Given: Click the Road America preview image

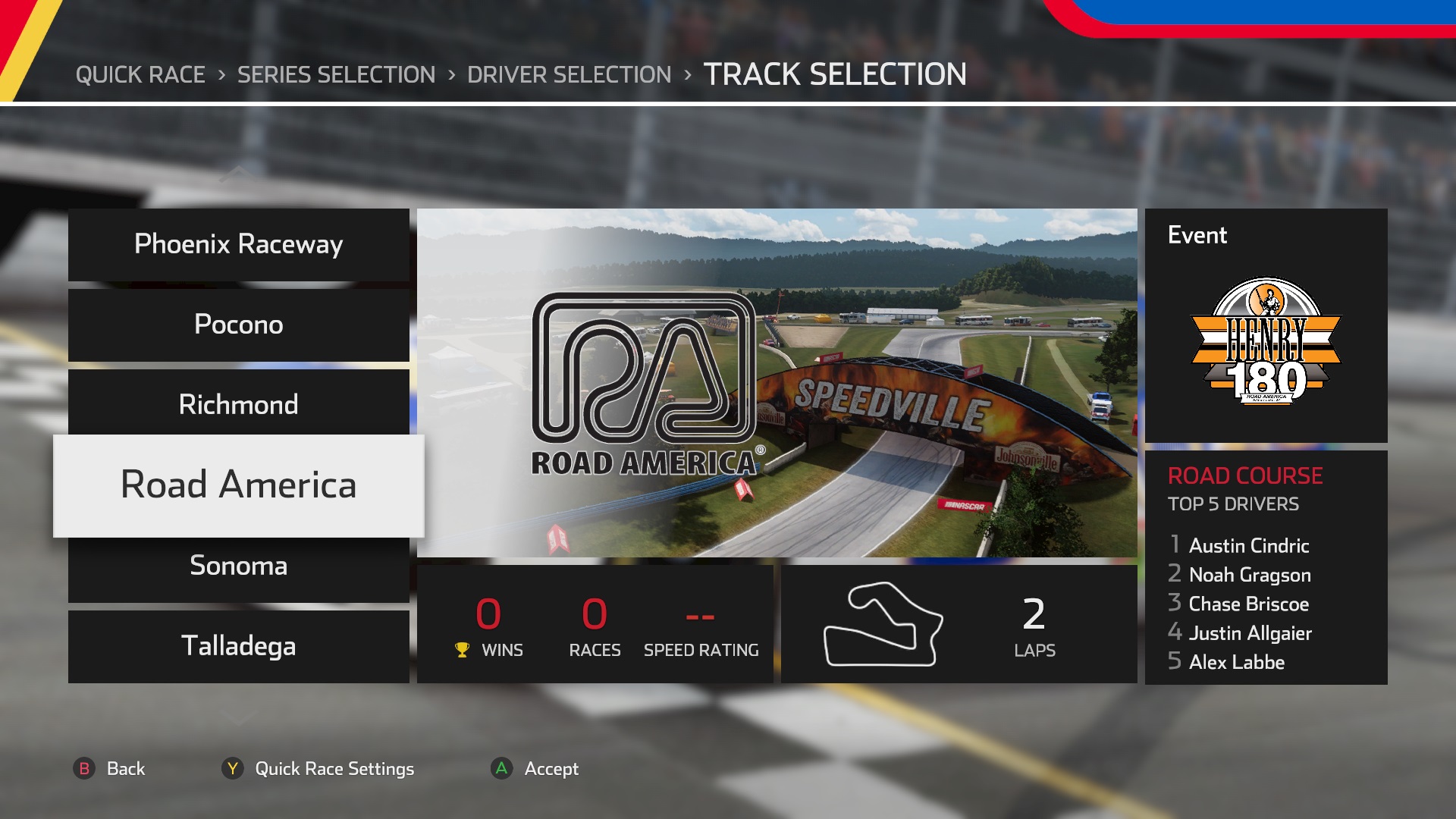Looking at the screenshot, I should (777, 382).
